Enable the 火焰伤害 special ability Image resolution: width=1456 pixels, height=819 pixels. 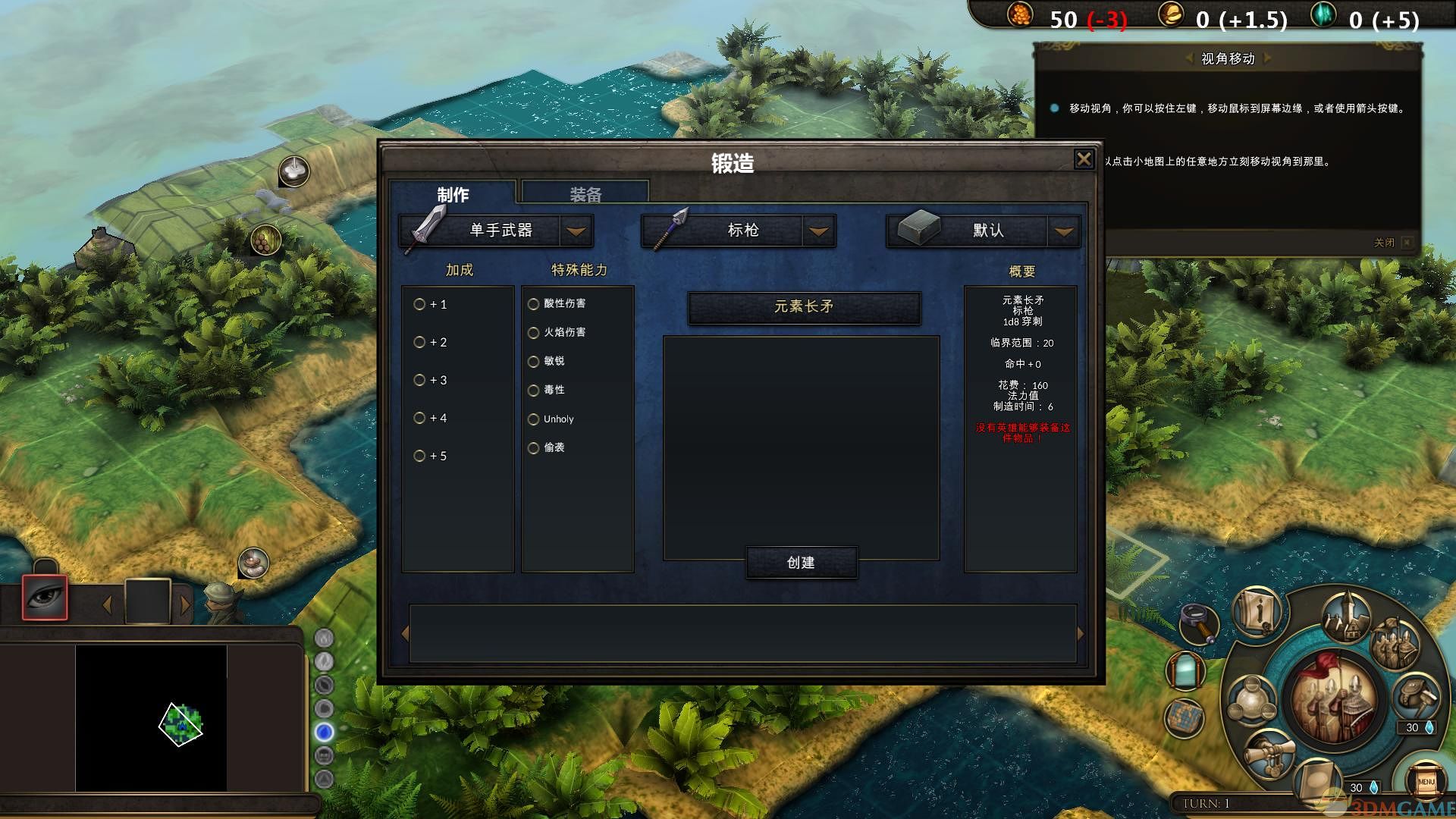[x=534, y=332]
